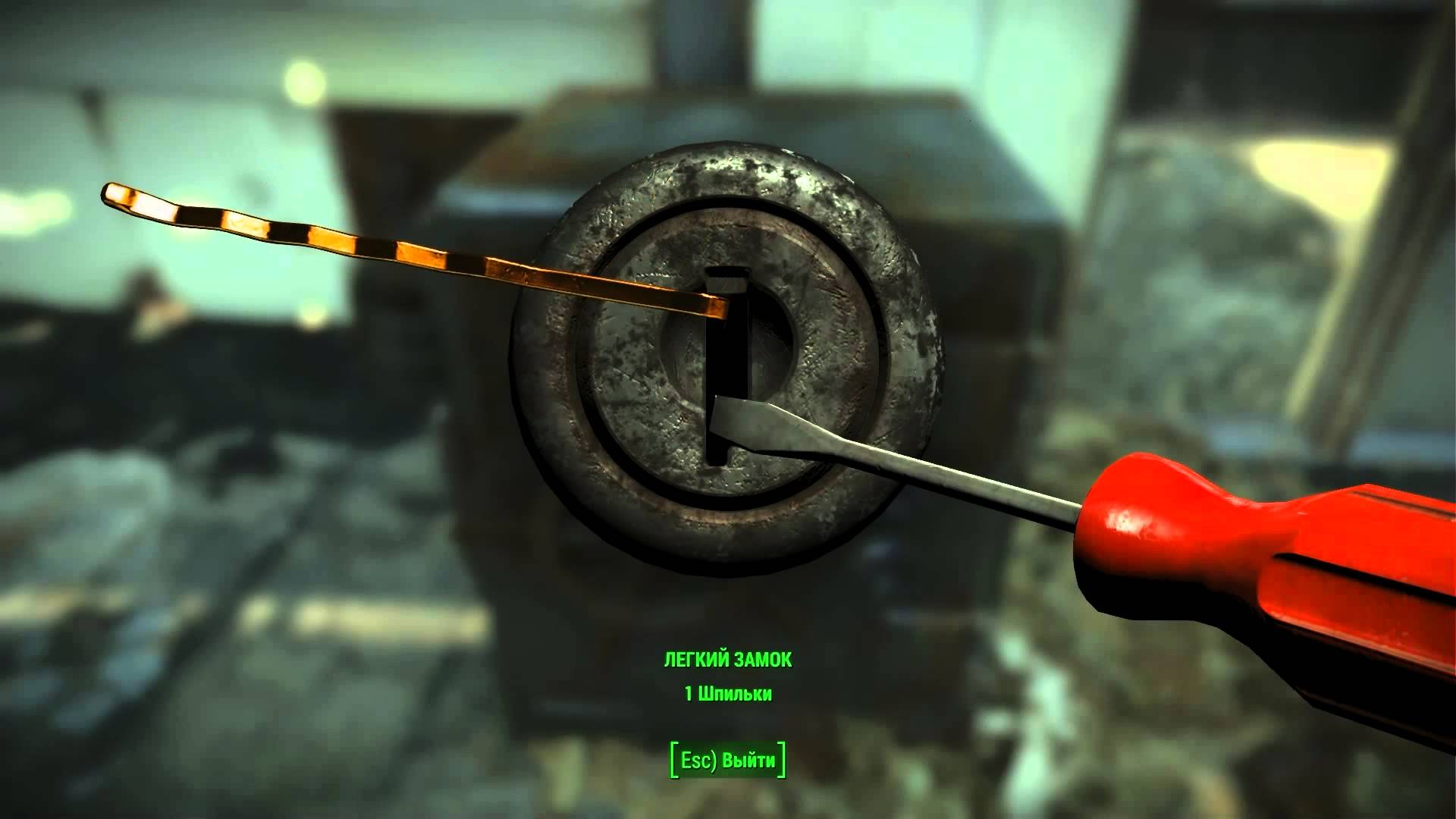The height and width of the screenshot is (819, 1456).
Task: Exit lockpicking with the Выйти button
Action: click(728, 760)
